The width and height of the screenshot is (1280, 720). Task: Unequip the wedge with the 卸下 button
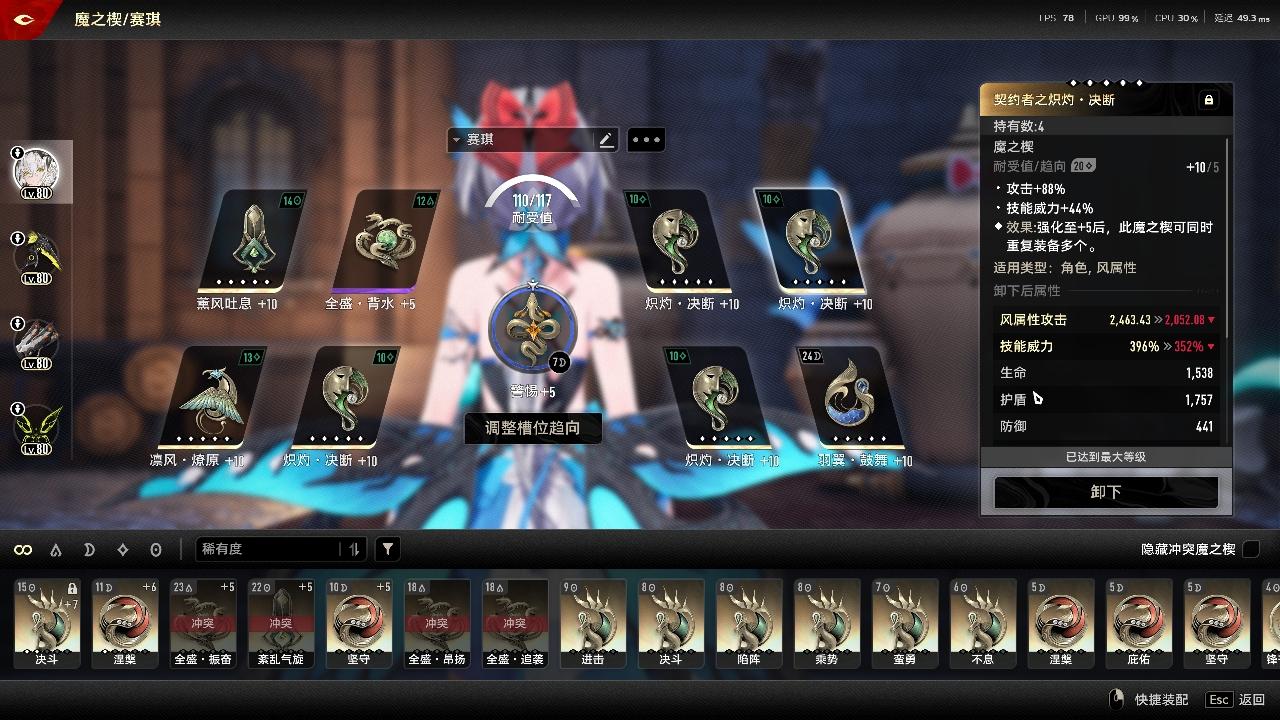coord(1106,492)
